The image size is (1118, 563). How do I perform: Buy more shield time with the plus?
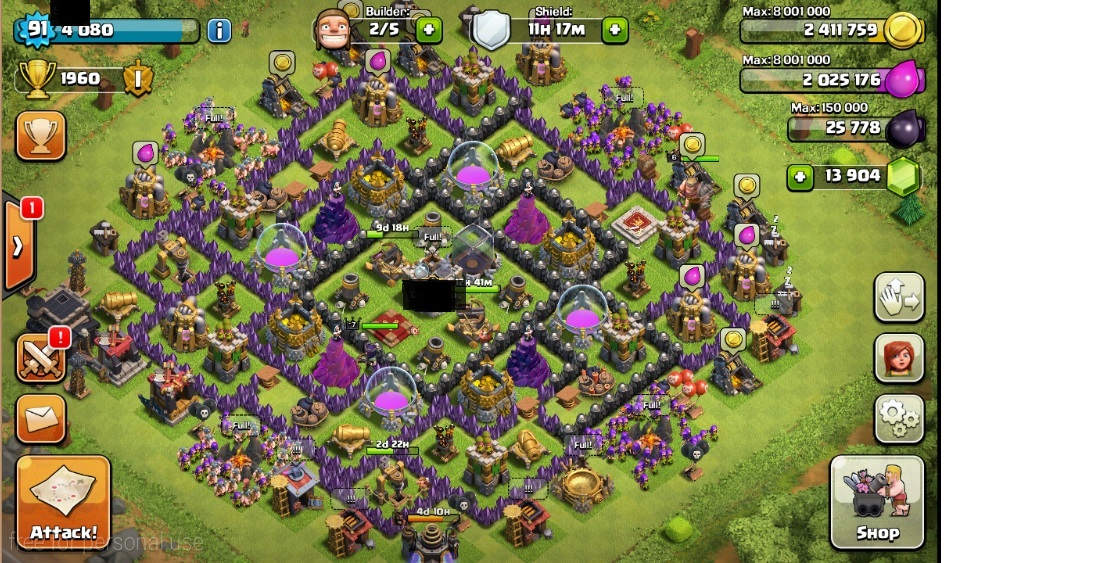615,29
